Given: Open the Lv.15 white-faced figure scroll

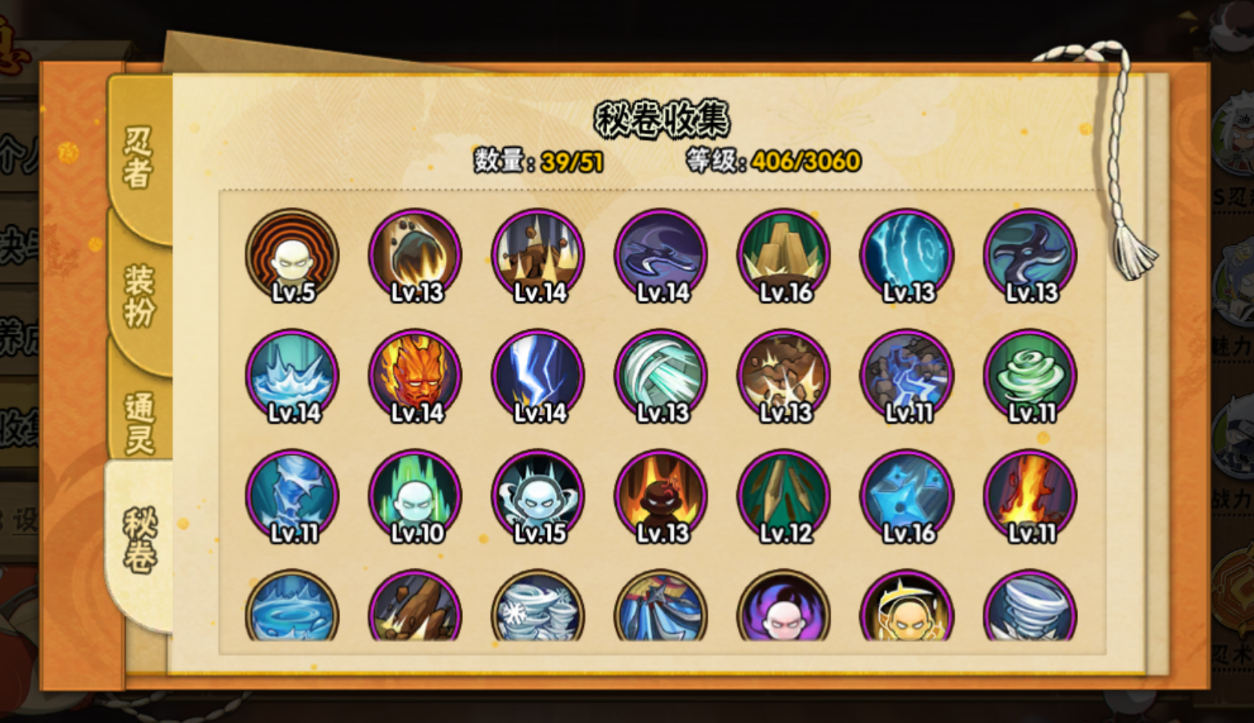Looking at the screenshot, I should point(539,496).
